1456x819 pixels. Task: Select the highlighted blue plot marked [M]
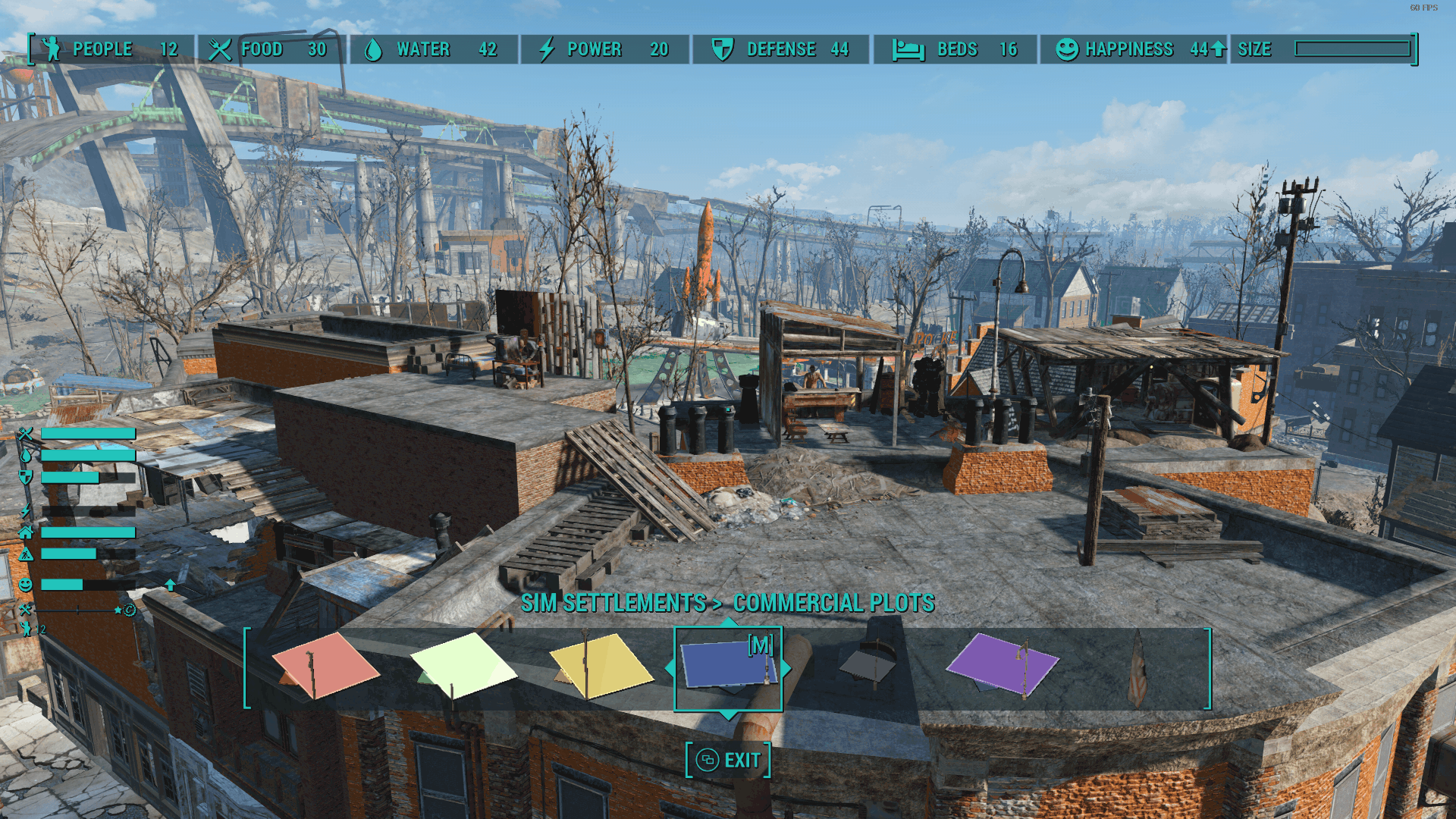(x=728, y=667)
